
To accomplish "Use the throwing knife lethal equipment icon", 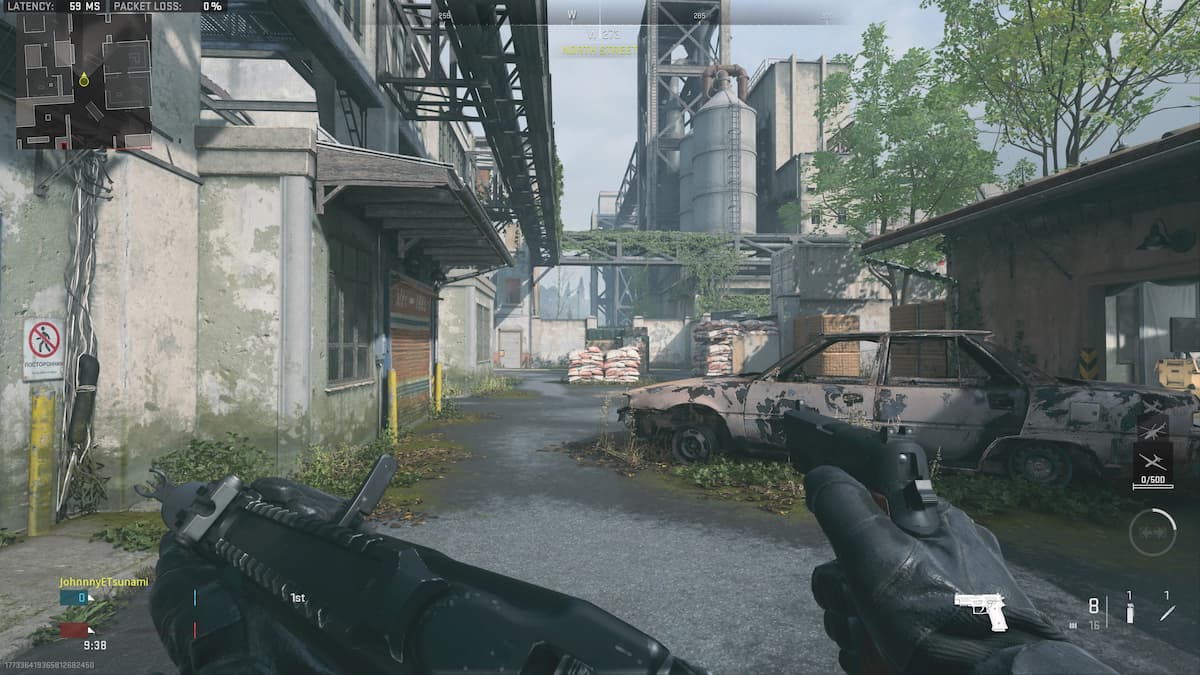I will [x=1167, y=611].
